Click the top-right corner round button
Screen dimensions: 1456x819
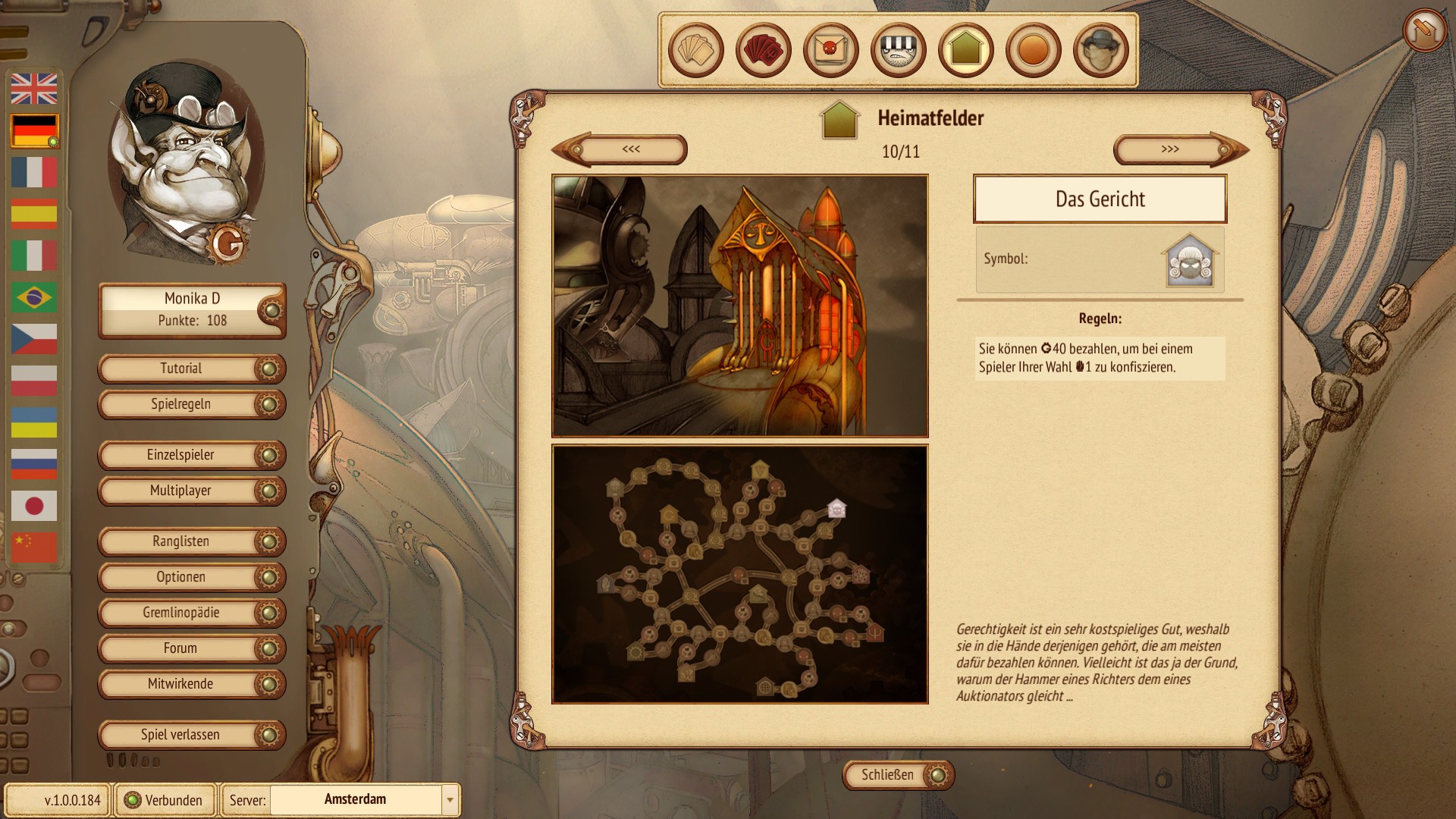(1424, 30)
